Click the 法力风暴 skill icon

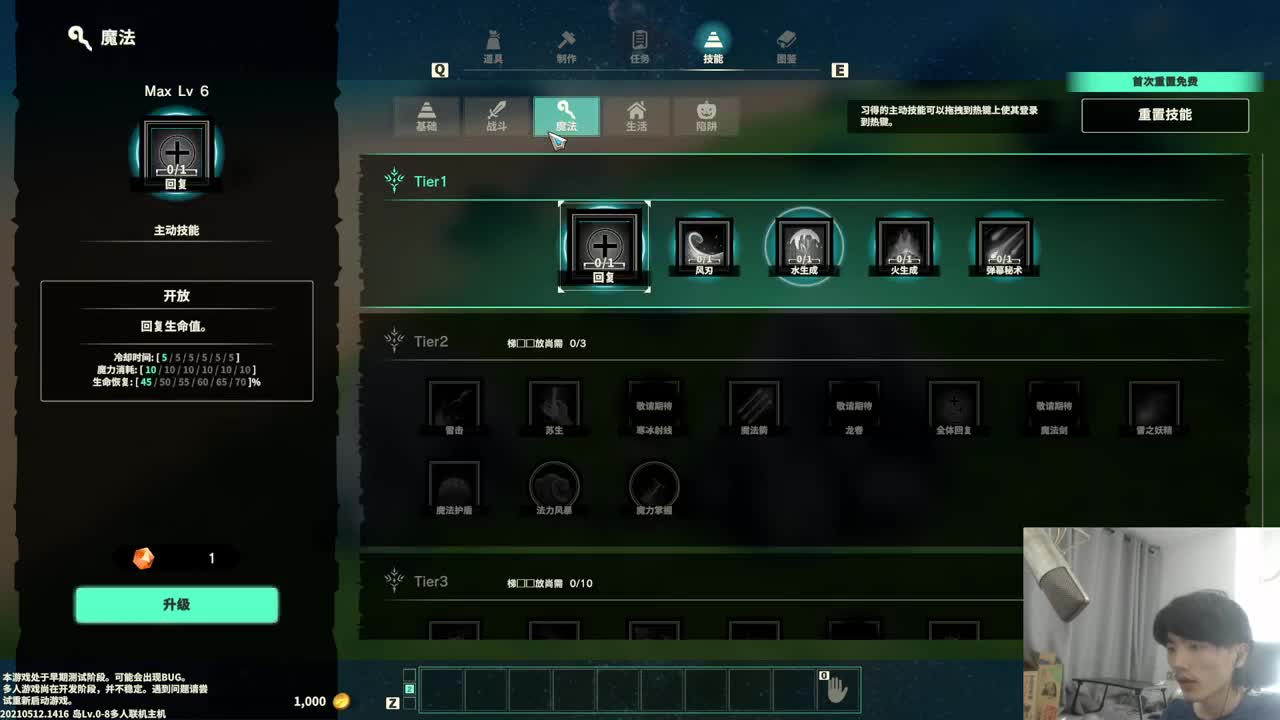pos(555,485)
